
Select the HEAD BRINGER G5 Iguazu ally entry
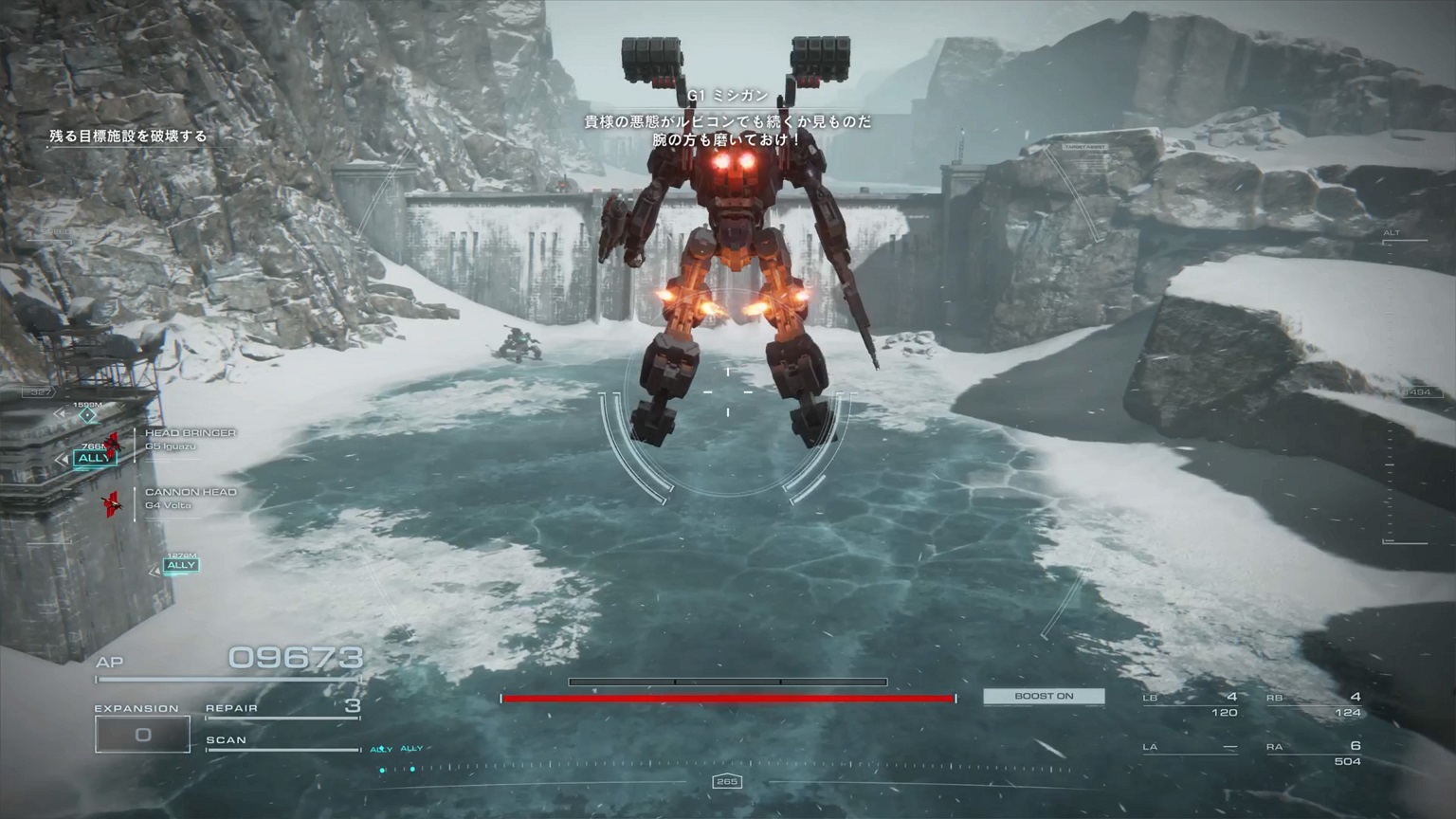pyautogui.click(x=190, y=439)
